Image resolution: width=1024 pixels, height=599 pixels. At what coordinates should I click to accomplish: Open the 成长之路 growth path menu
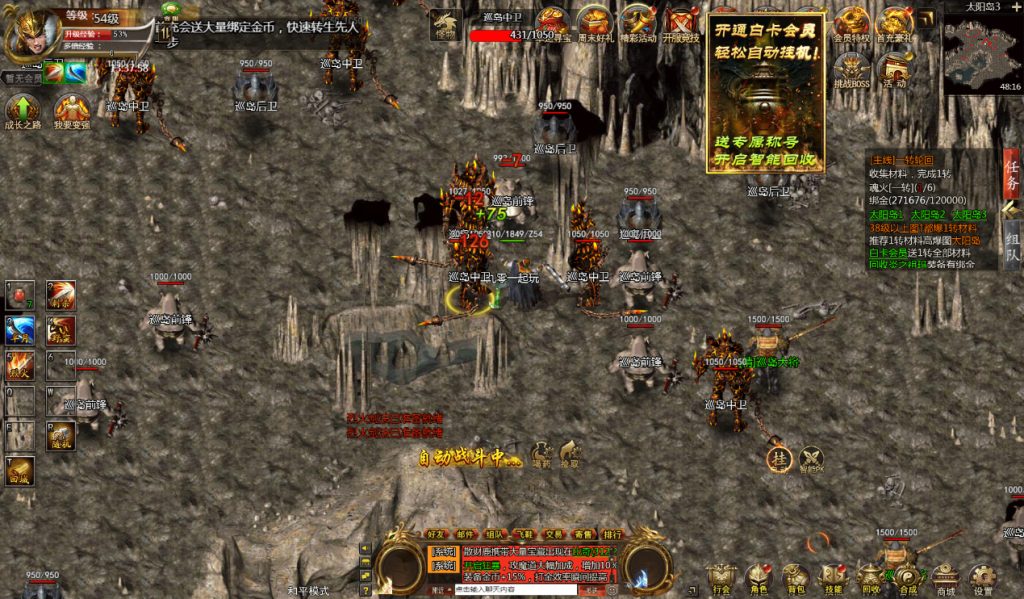pyautogui.click(x=23, y=109)
